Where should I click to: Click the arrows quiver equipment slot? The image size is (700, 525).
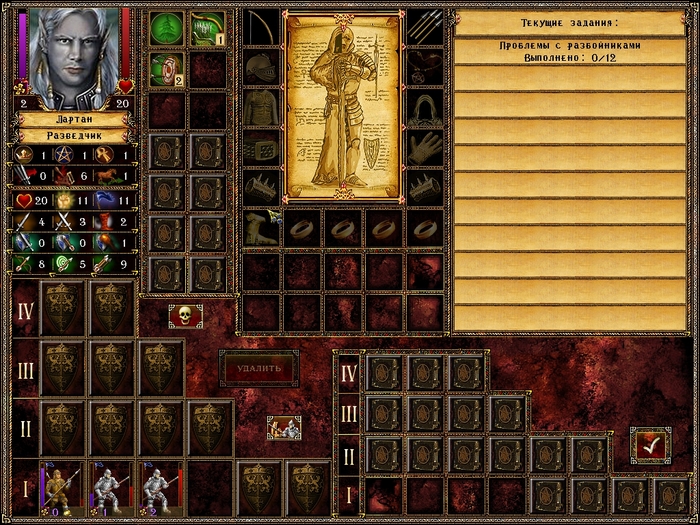(x=425, y=27)
